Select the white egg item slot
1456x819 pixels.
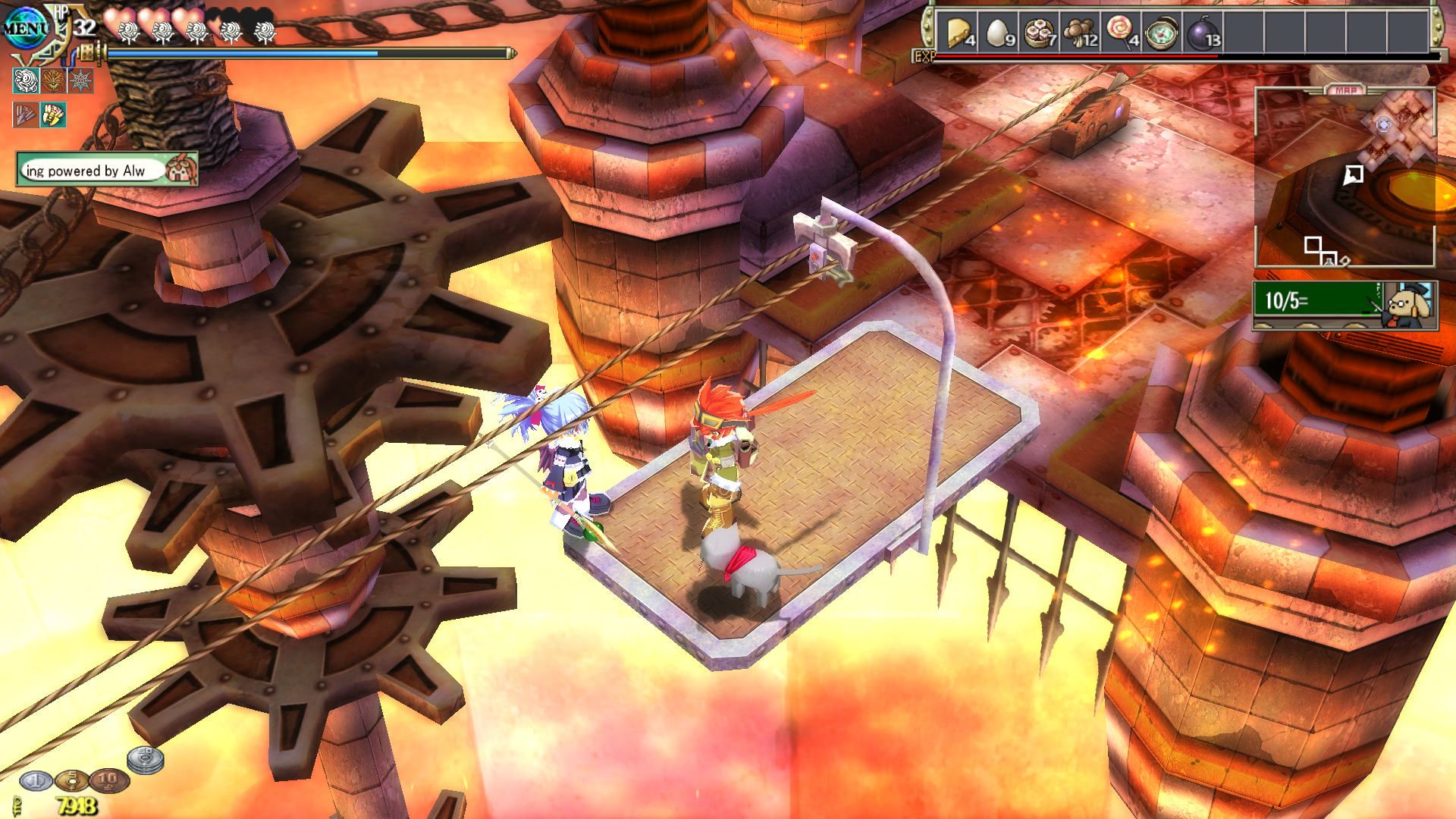tap(999, 33)
